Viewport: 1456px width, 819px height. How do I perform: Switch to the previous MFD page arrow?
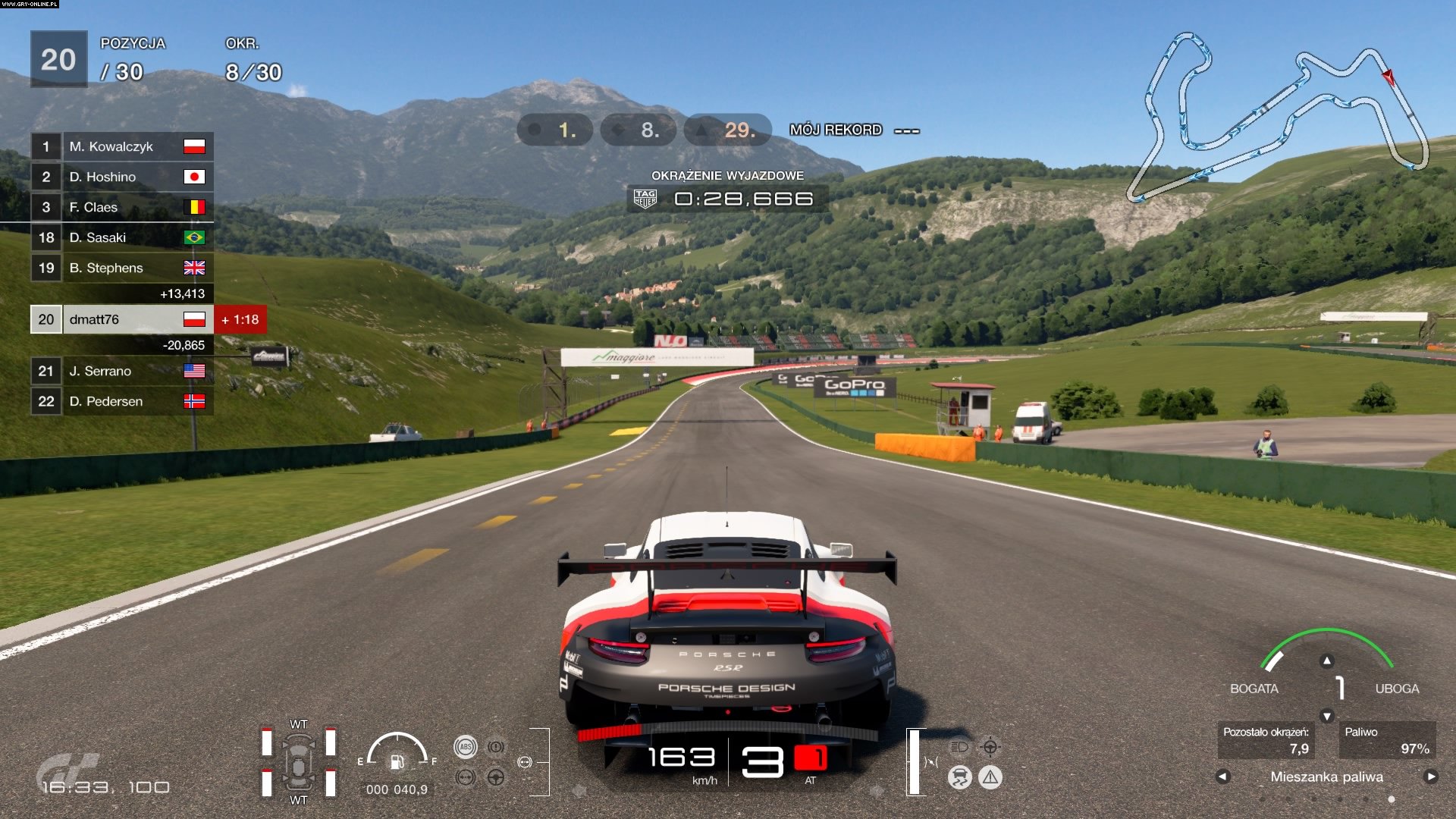click(x=1222, y=777)
